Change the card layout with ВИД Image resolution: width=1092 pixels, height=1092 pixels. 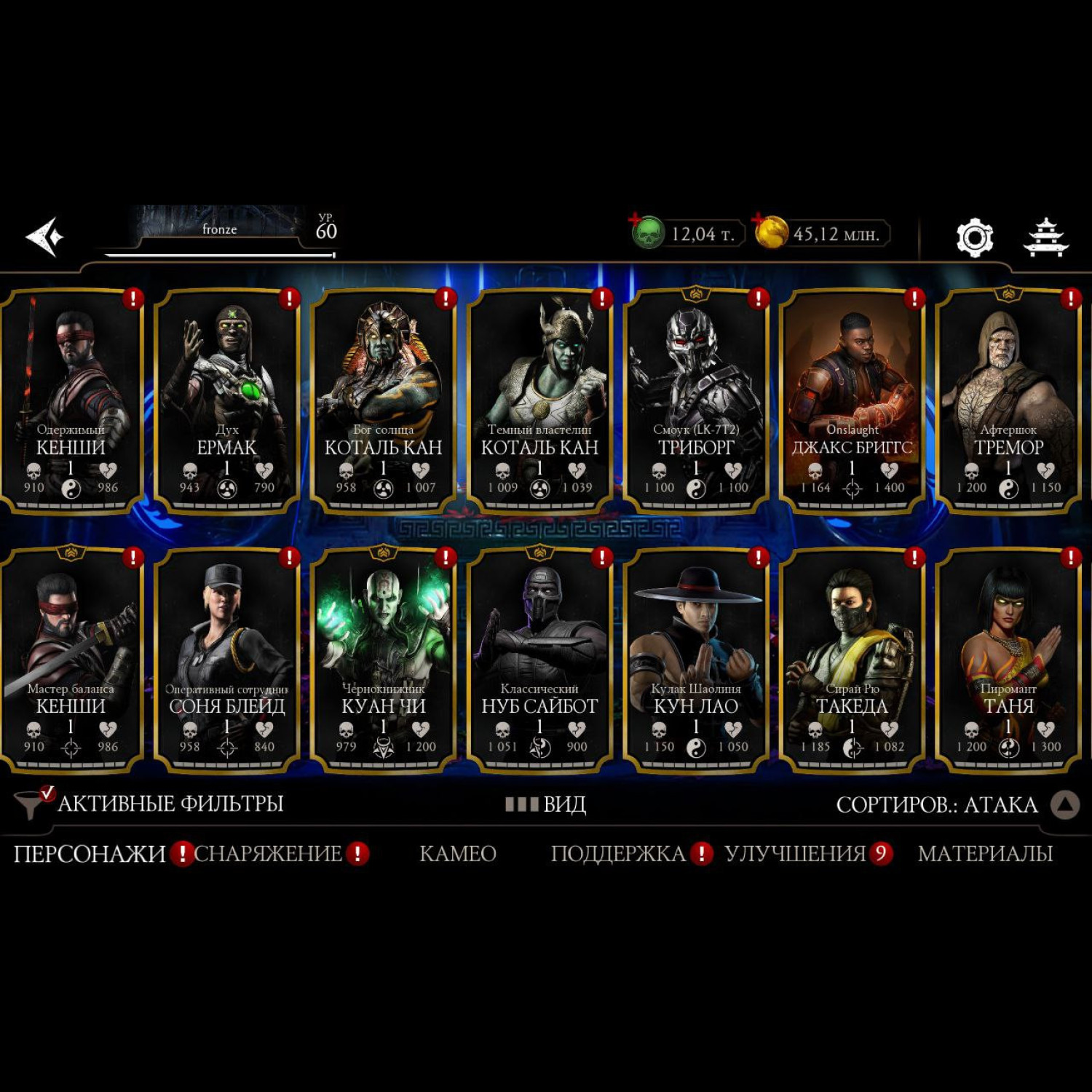coord(546,804)
